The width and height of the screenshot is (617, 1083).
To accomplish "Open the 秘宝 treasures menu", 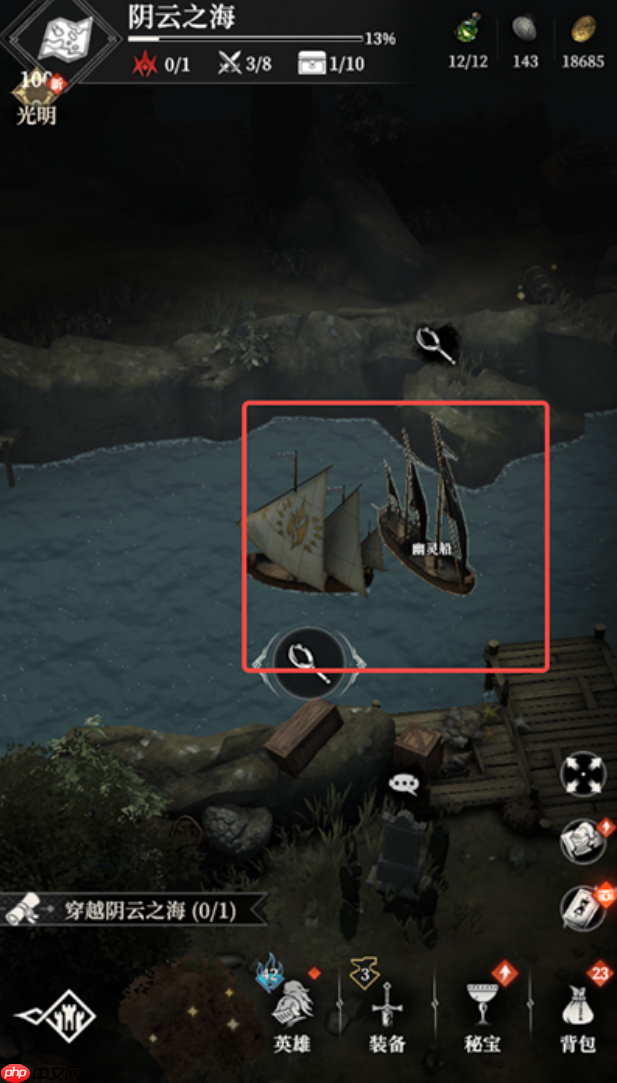I will 484,1010.
